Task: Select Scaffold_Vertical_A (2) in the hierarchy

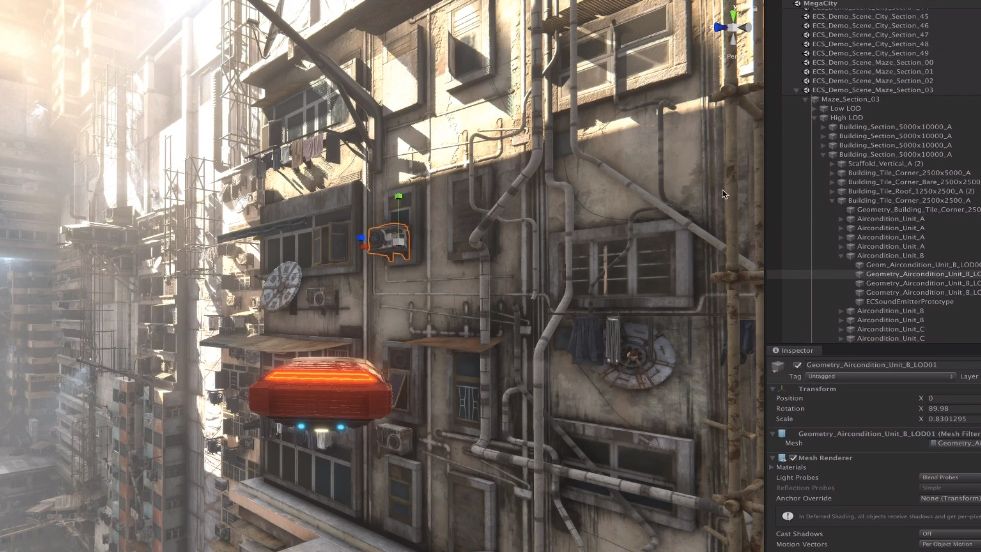Action: point(887,164)
